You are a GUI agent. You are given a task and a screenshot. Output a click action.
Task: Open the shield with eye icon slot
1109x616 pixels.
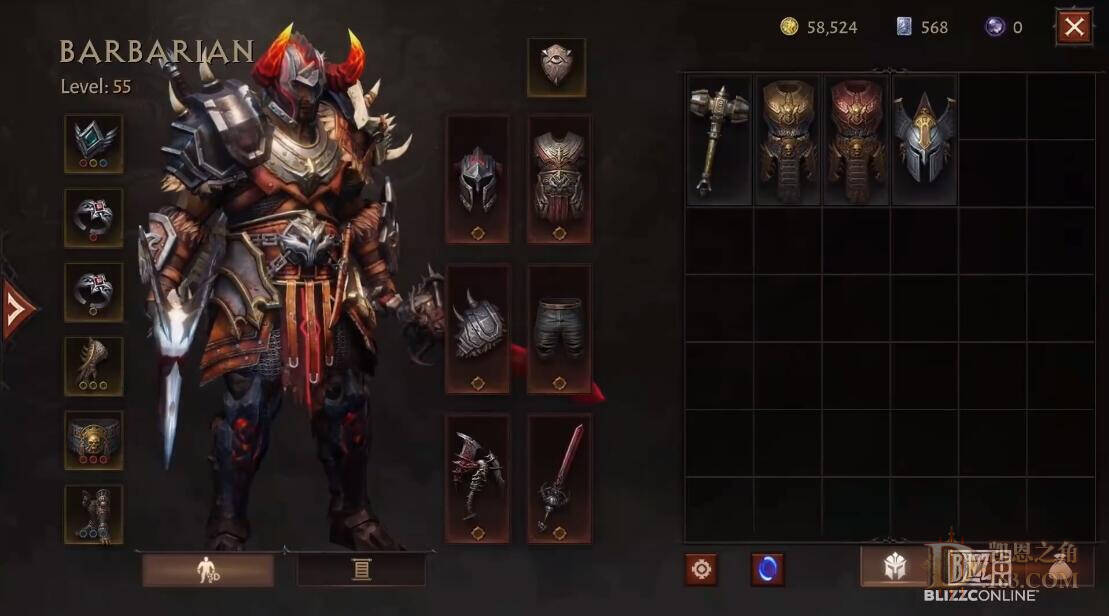point(556,67)
